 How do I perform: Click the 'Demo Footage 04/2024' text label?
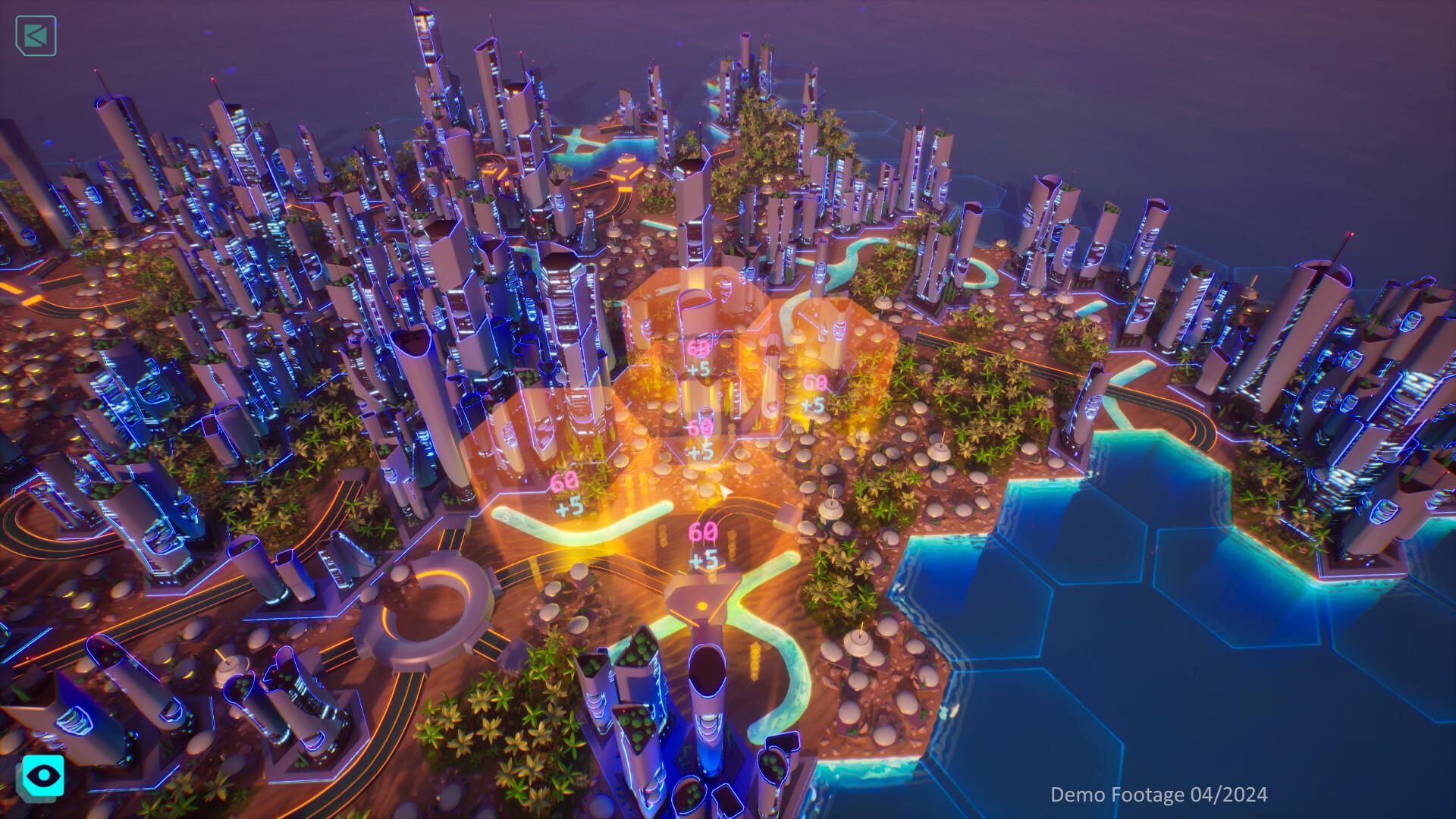pos(1159,795)
